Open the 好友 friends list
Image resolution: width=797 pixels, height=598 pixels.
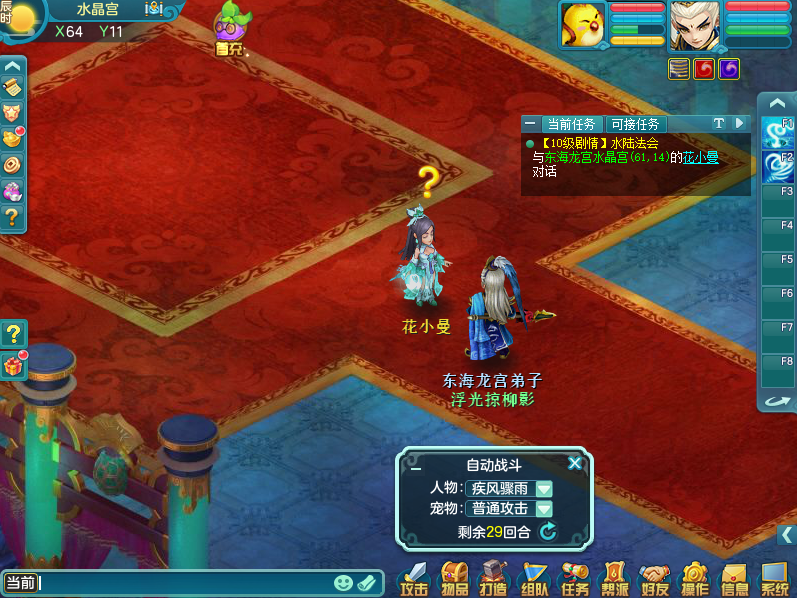[654, 578]
